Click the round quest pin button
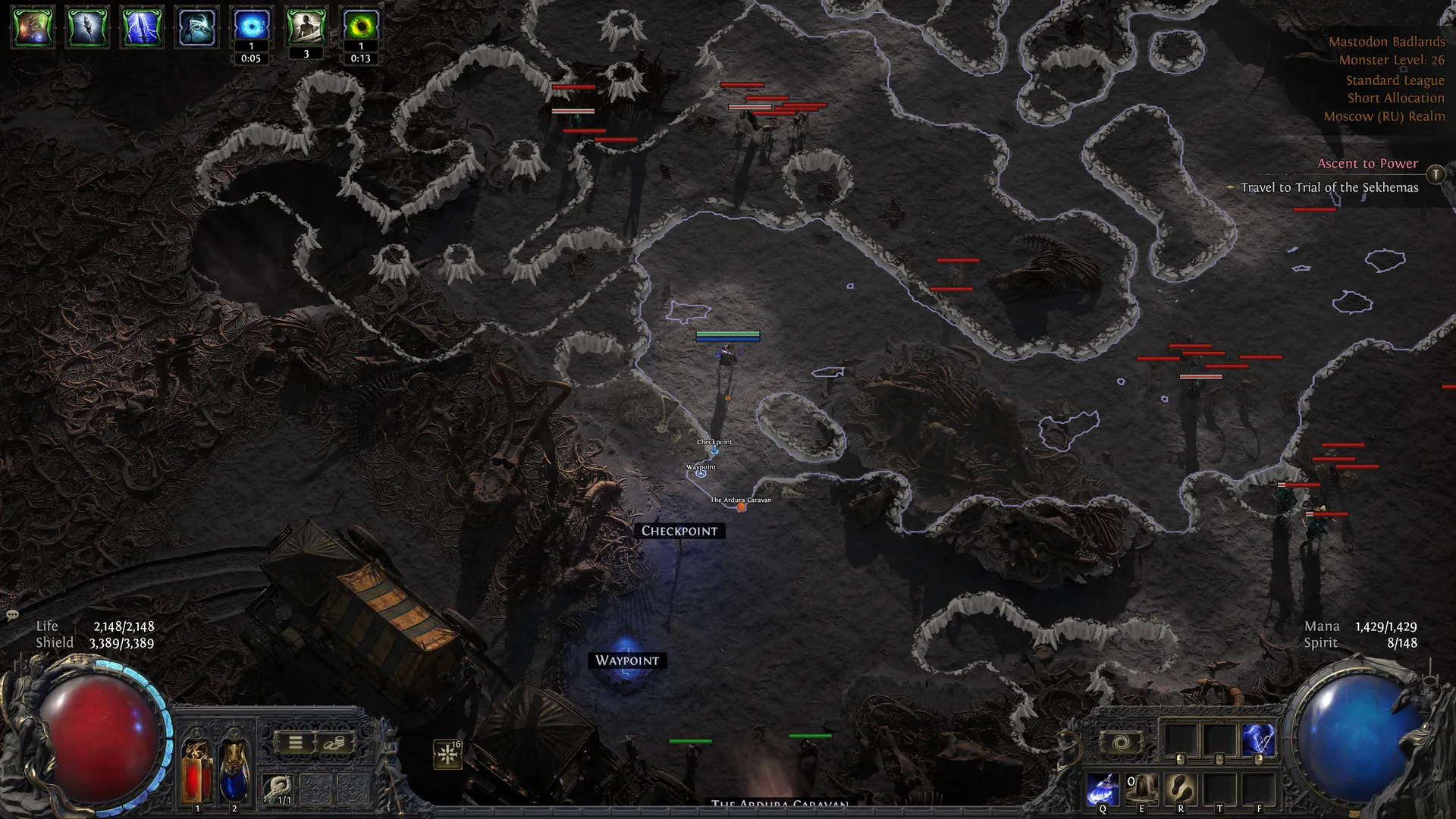 coord(1436,174)
